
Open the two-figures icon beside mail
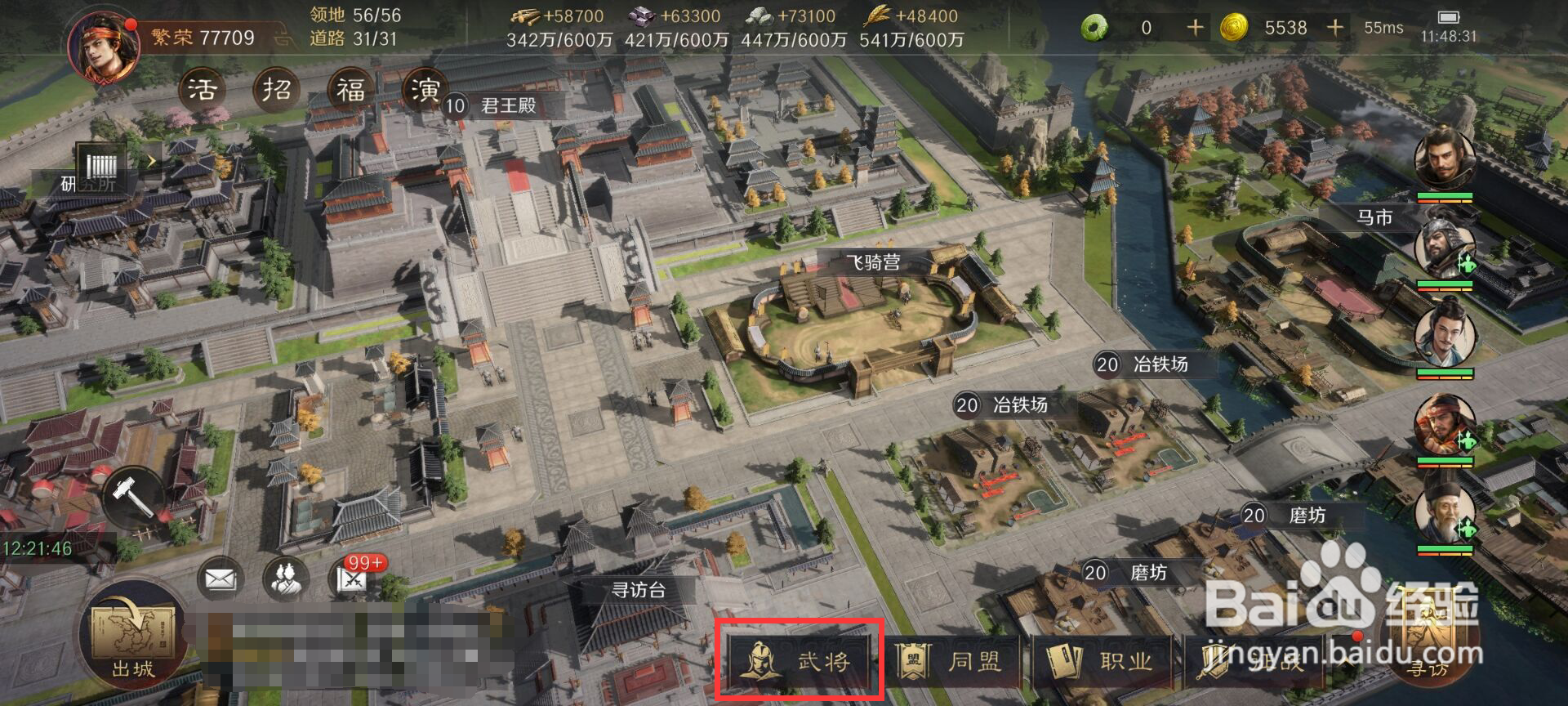(286, 579)
